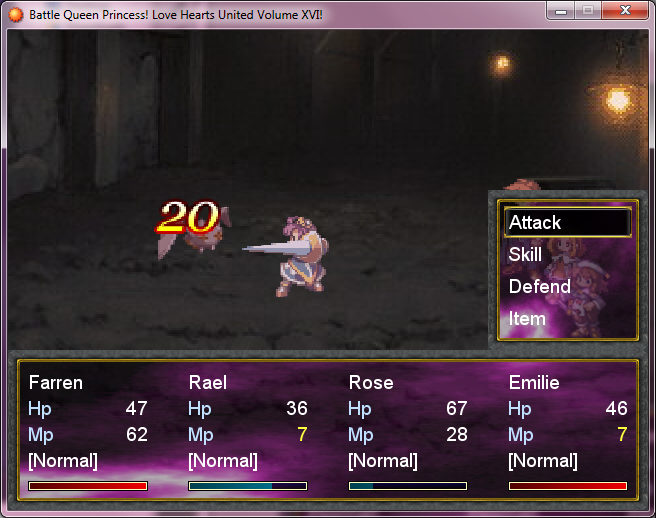Minimize the game window
This screenshot has width=656, height=518.
pos(561,11)
